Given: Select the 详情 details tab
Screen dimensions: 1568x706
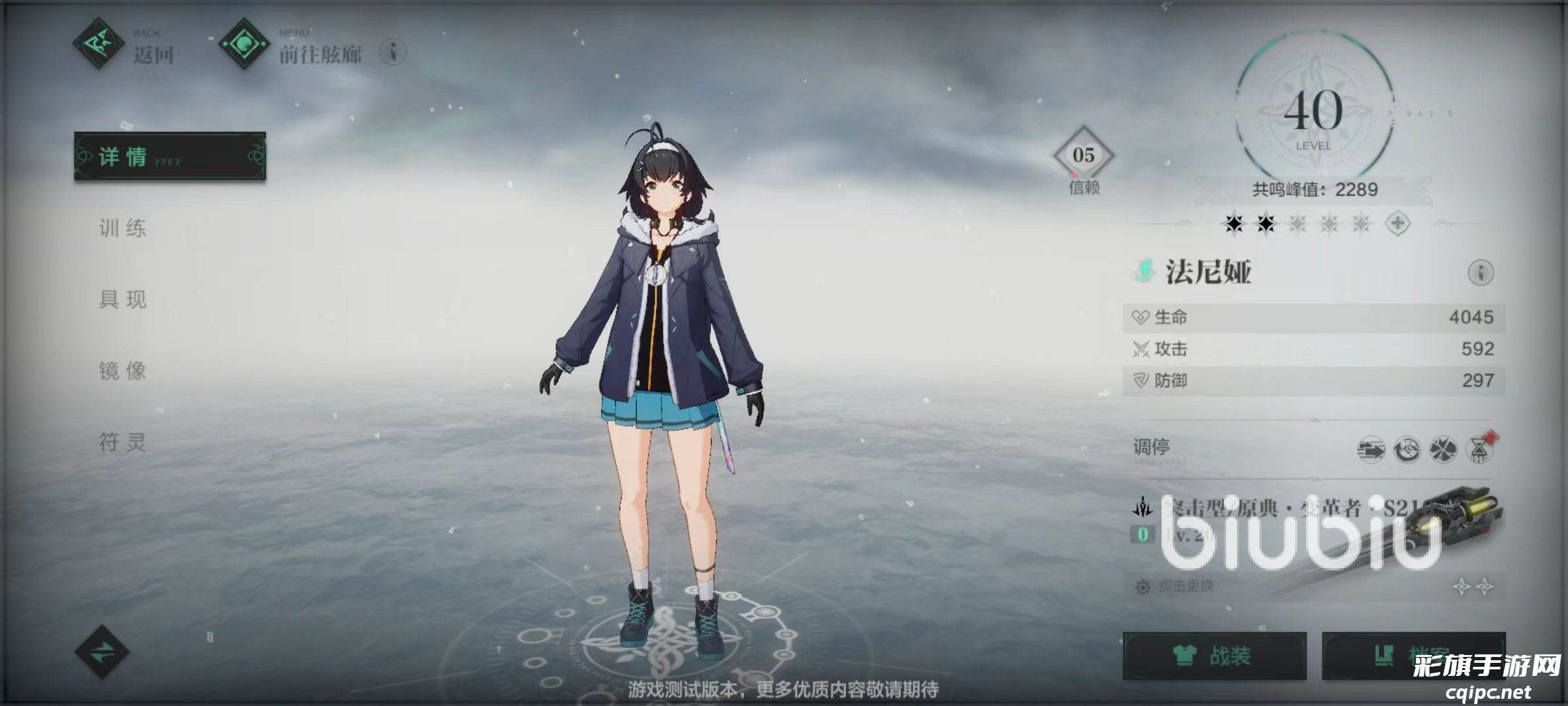Looking at the screenshot, I should [x=170, y=156].
